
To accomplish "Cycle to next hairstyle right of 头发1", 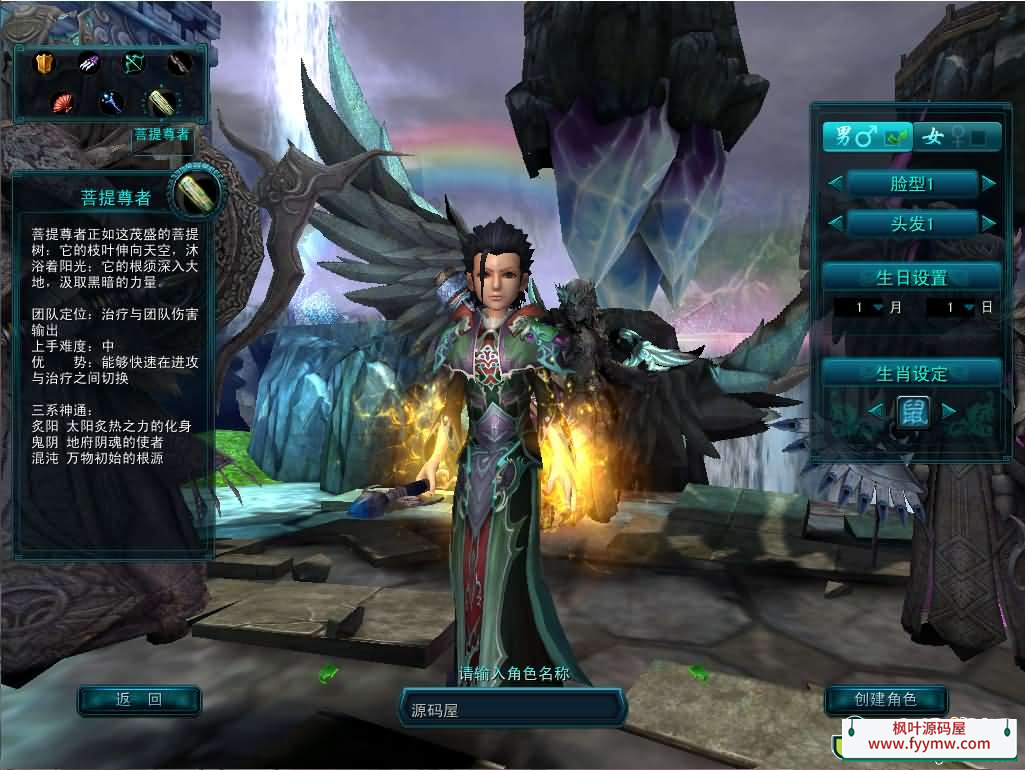I will [989, 223].
